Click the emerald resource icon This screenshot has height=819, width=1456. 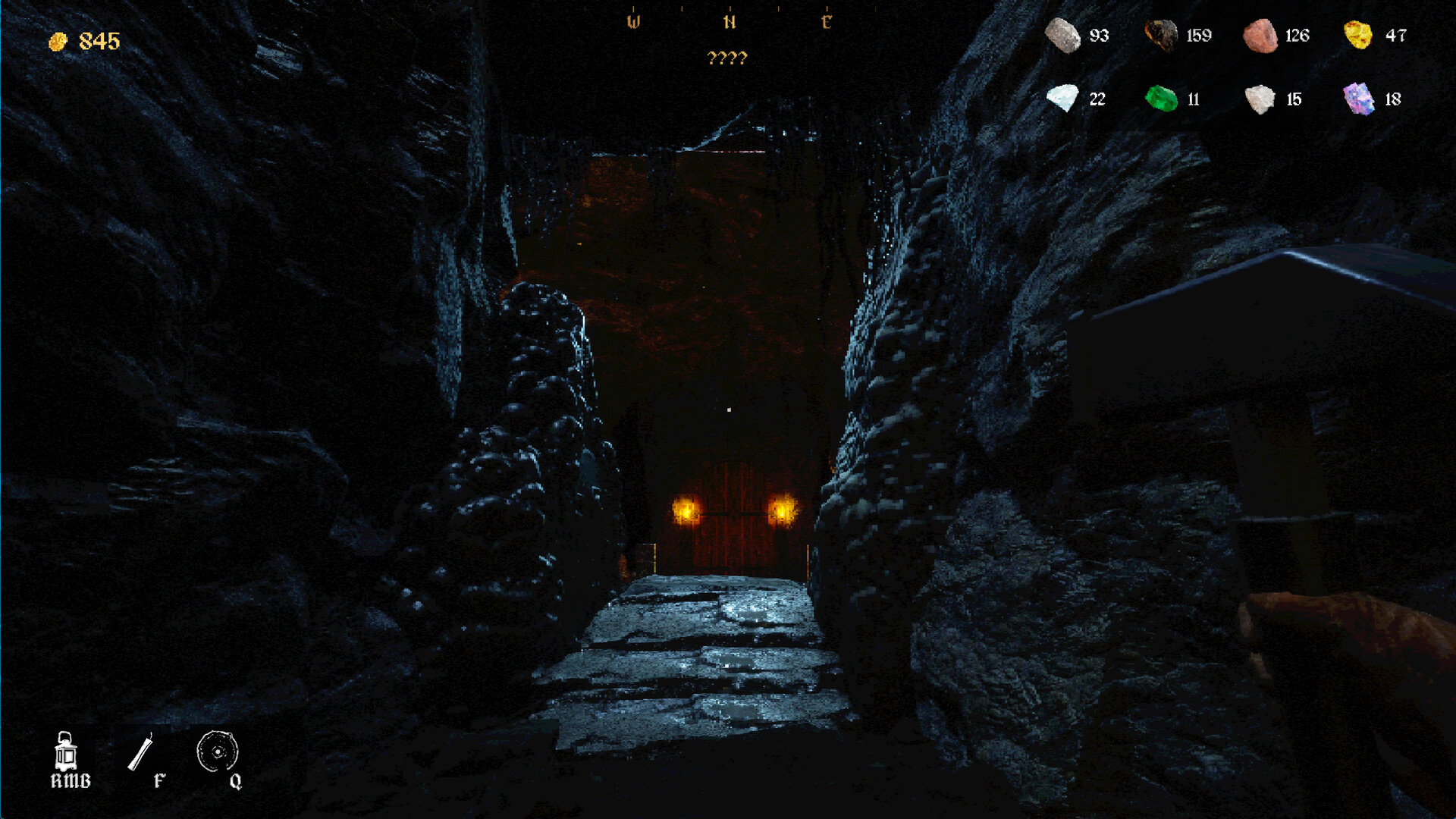(x=1162, y=99)
